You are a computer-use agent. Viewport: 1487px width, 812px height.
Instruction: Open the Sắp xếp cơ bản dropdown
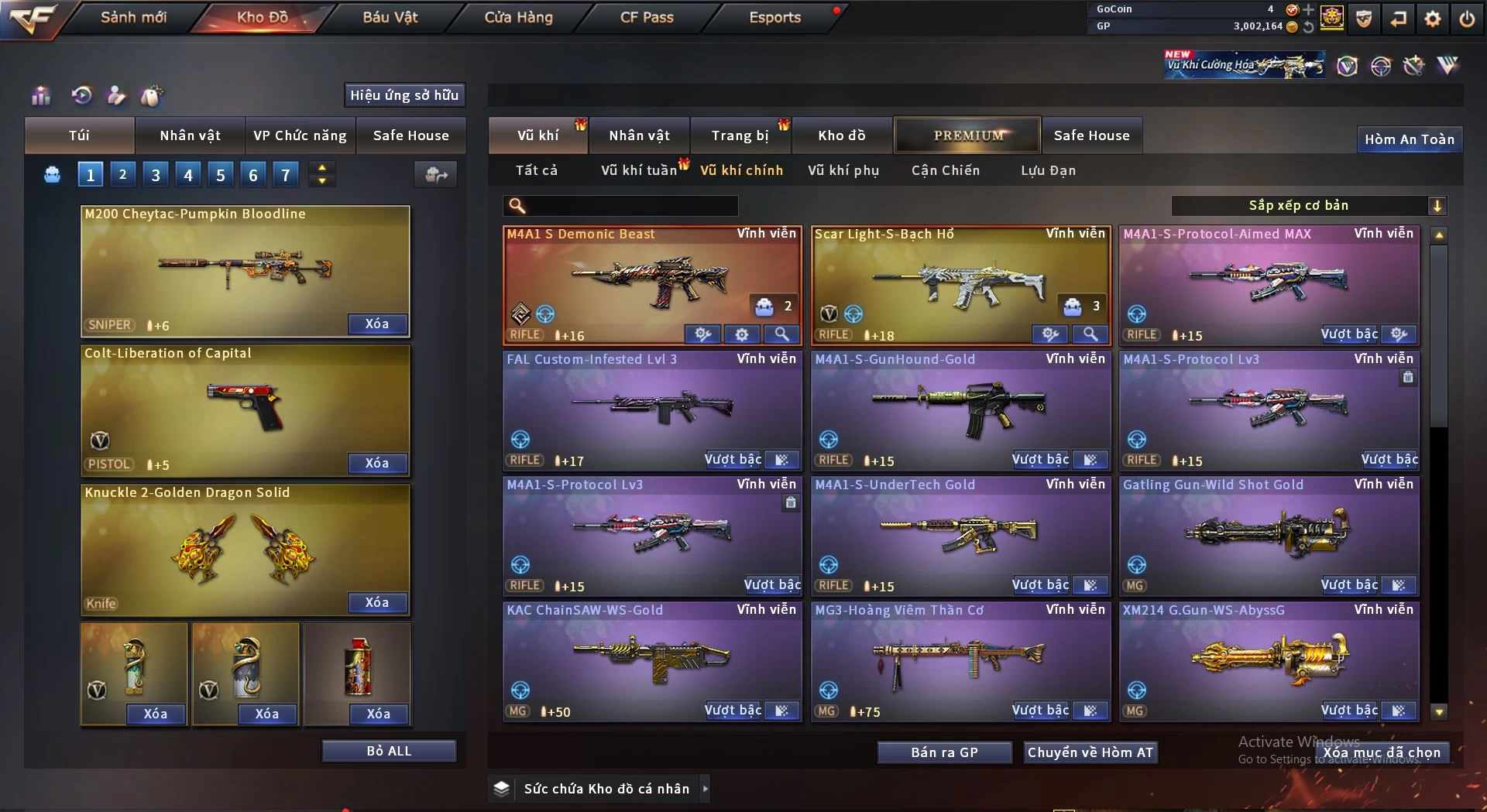click(x=1308, y=205)
